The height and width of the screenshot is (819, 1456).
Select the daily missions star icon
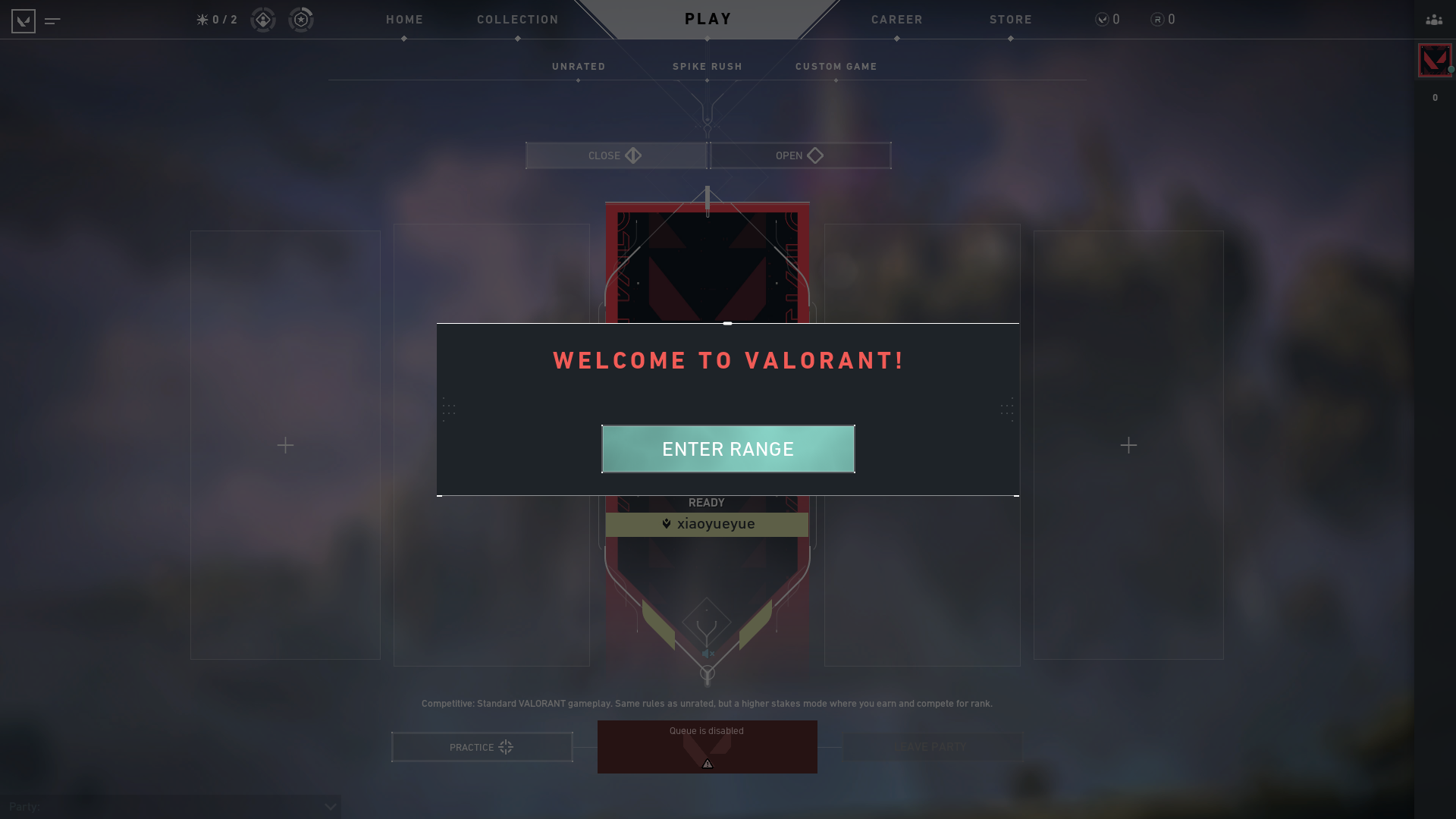click(x=201, y=20)
